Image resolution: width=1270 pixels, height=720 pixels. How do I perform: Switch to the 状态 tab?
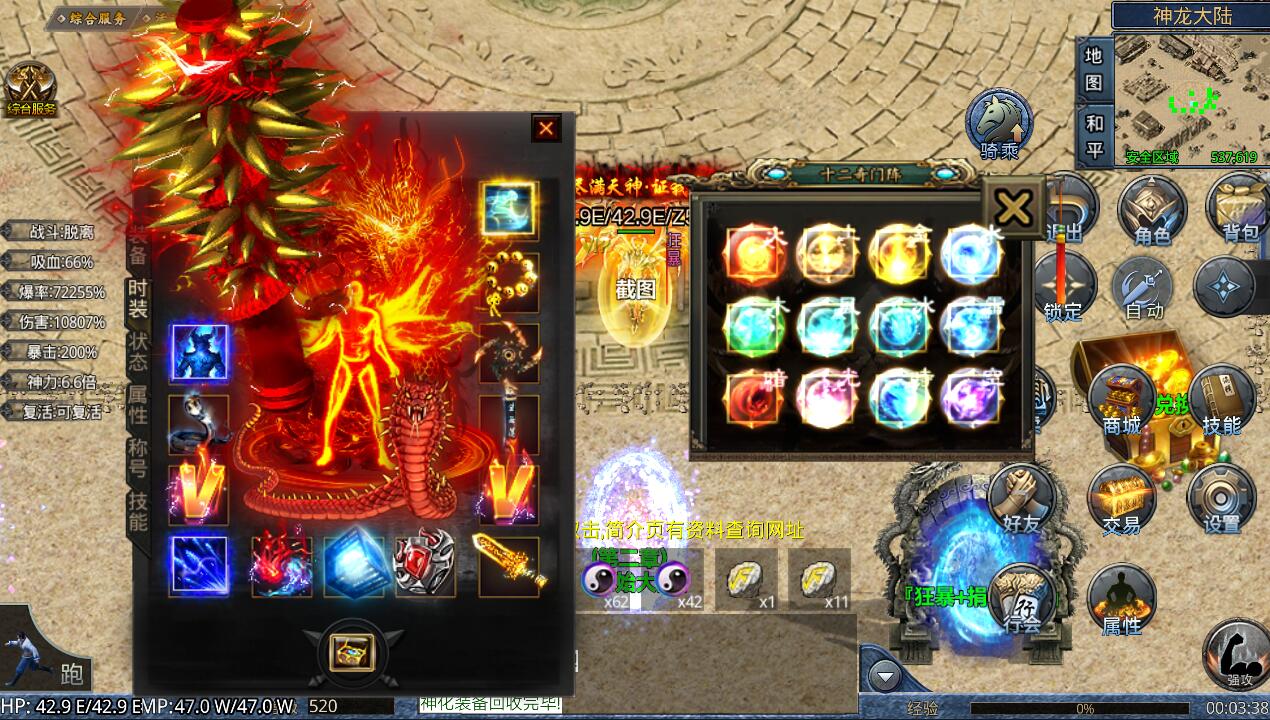138,349
